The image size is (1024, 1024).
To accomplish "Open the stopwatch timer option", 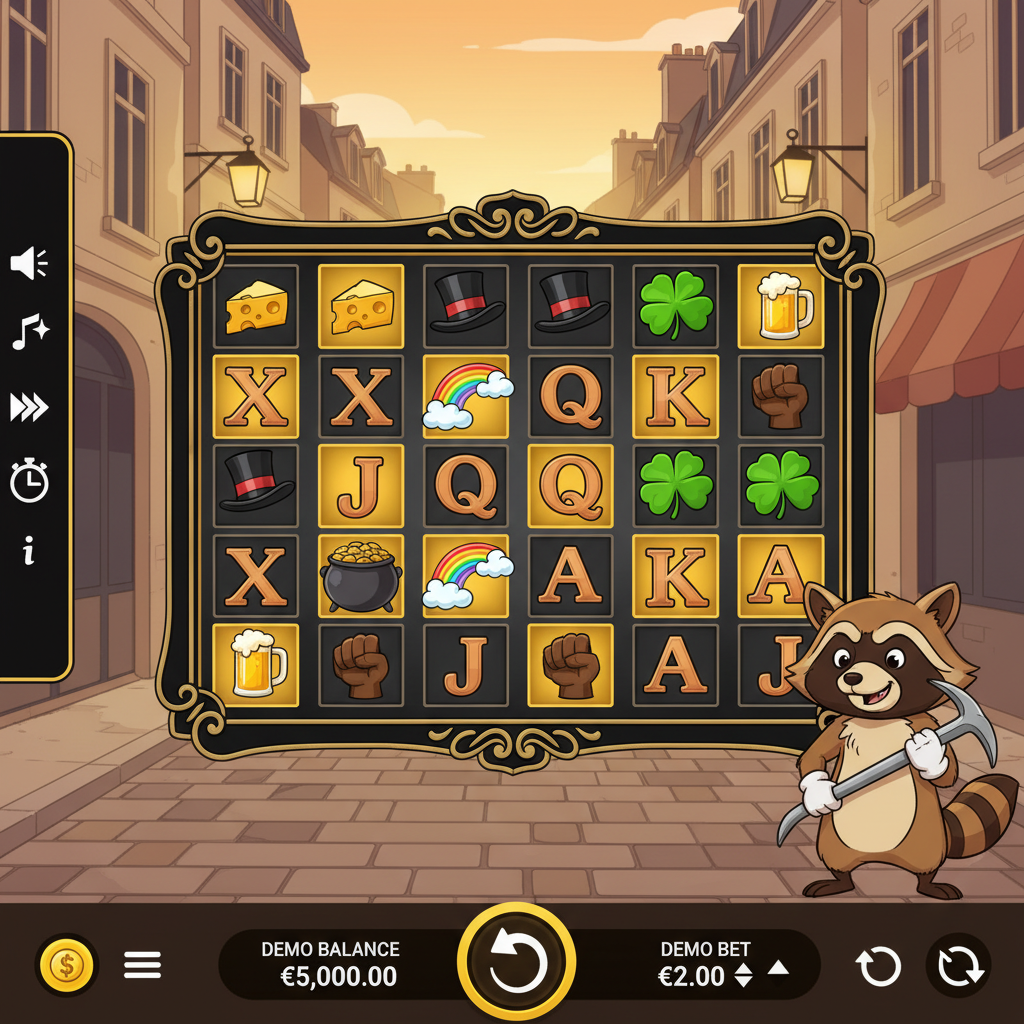I will click(x=30, y=480).
